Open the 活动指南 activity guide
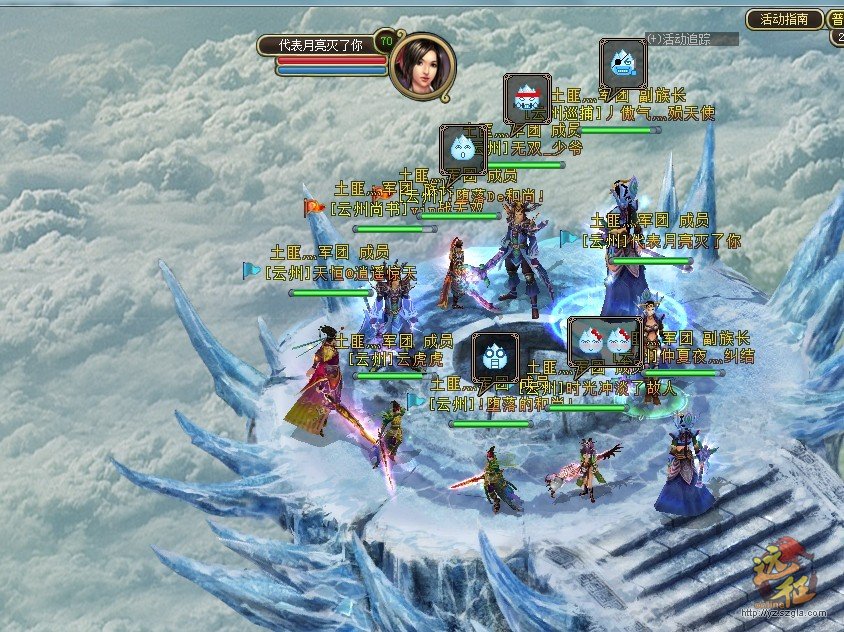Screen dimensions: 844x632 [784, 18]
